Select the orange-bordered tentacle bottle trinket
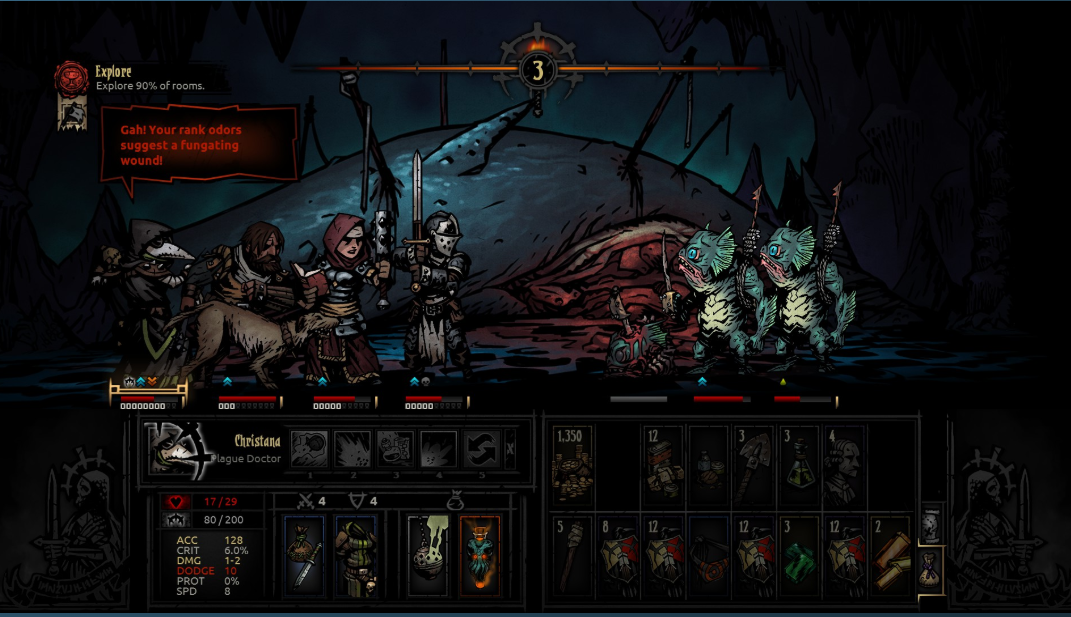Screen dimensions: 1071x617 (x=479, y=554)
